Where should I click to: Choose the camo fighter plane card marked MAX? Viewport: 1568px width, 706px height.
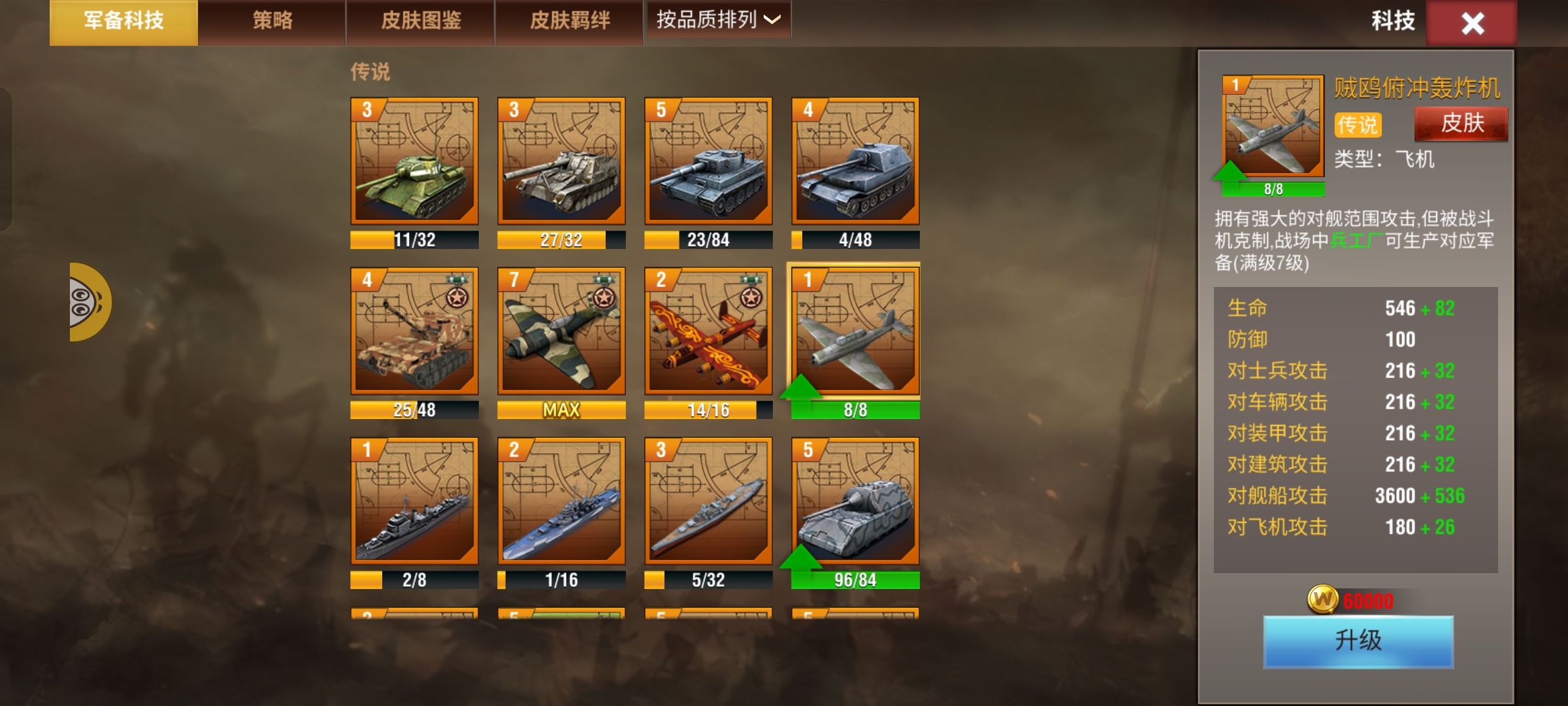(561, 331)
